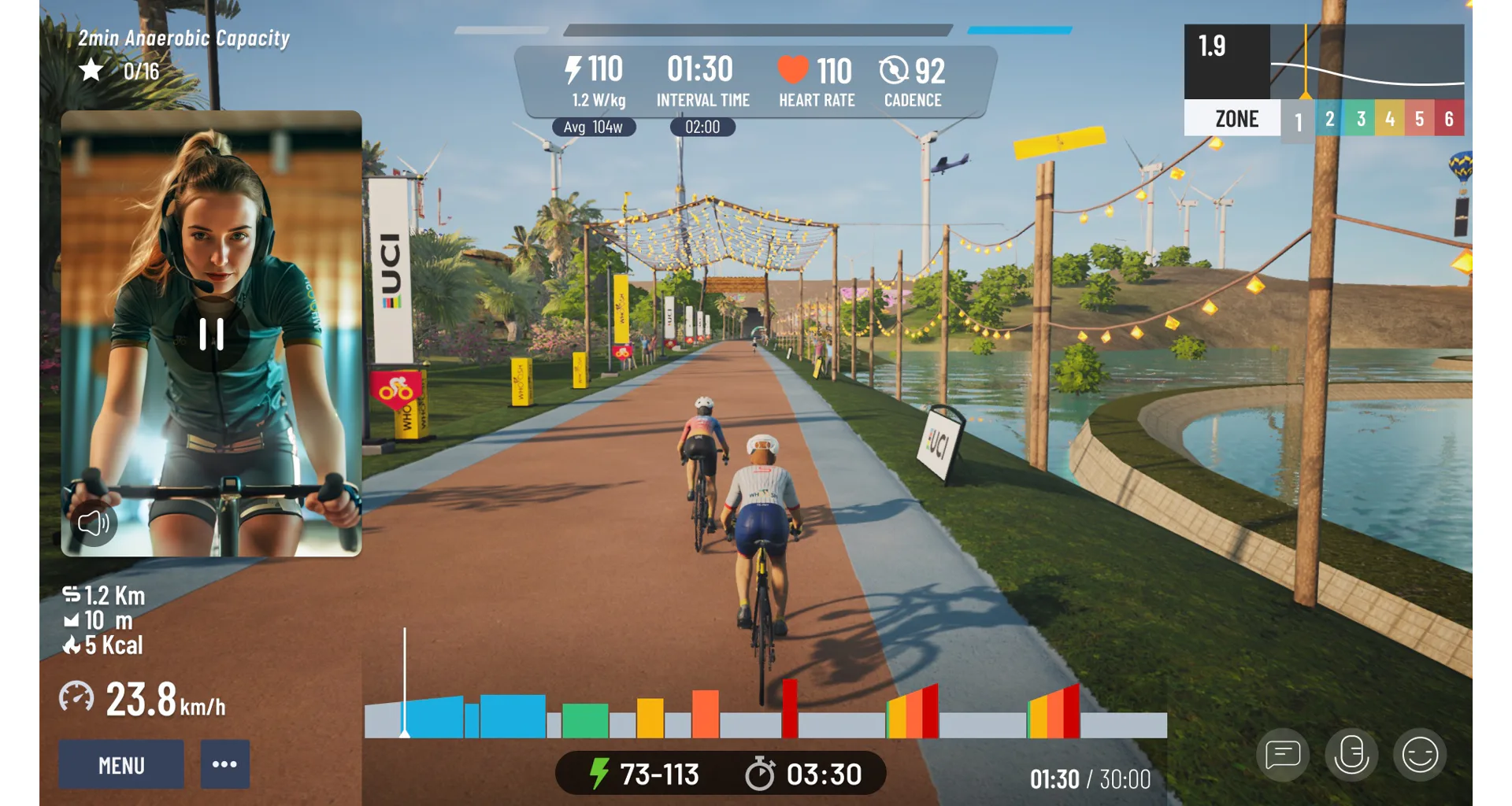Pause the coach video
Image resolution: width=1512 pixels, height=806 pixels.
tap(211, 334)
